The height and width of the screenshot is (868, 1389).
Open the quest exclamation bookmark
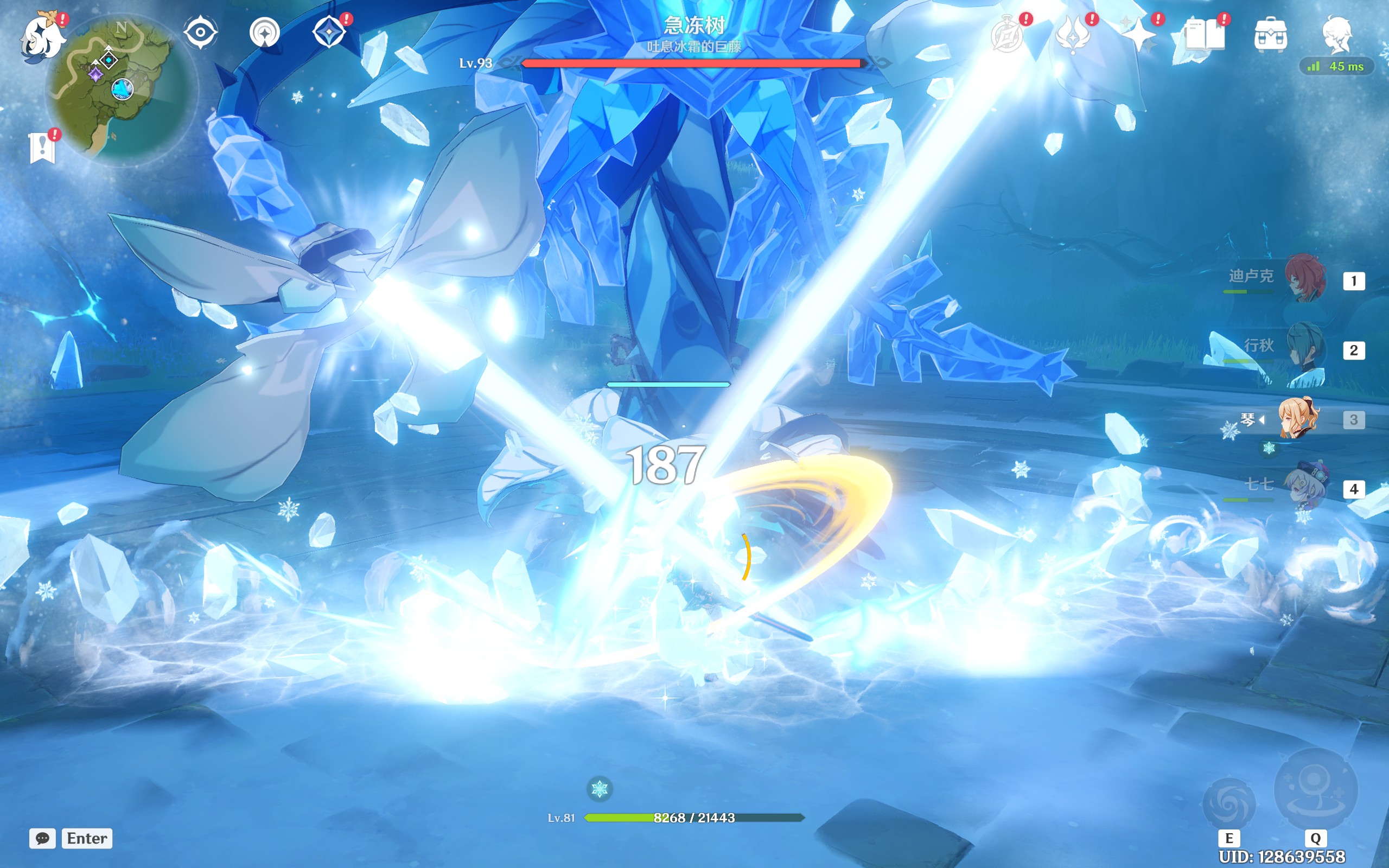[42, 148]
